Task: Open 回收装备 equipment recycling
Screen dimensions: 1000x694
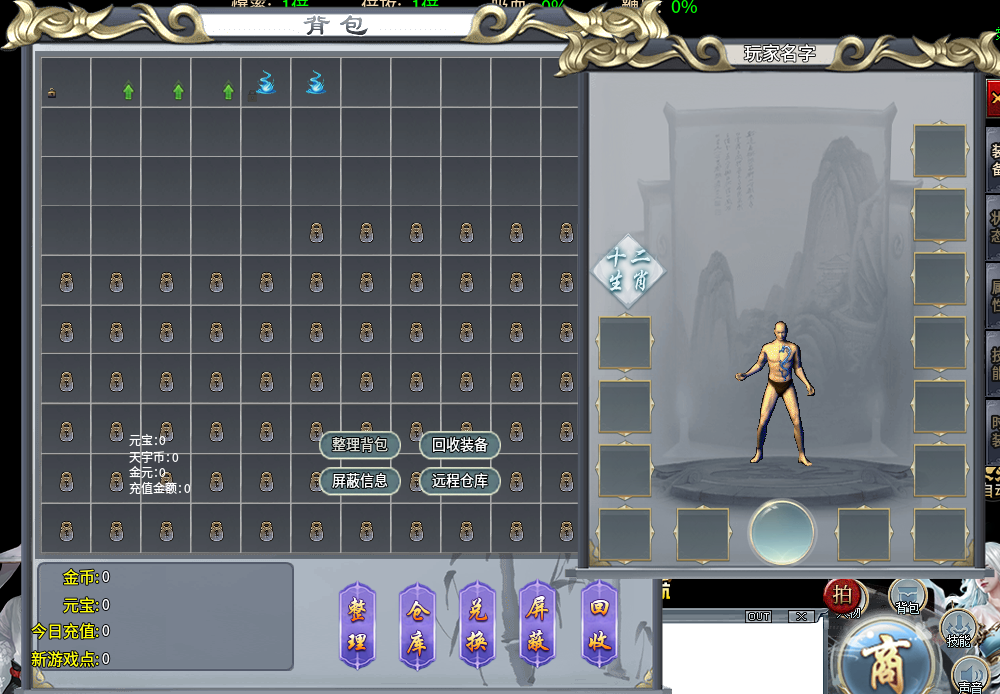Action: tap(460, 445)
